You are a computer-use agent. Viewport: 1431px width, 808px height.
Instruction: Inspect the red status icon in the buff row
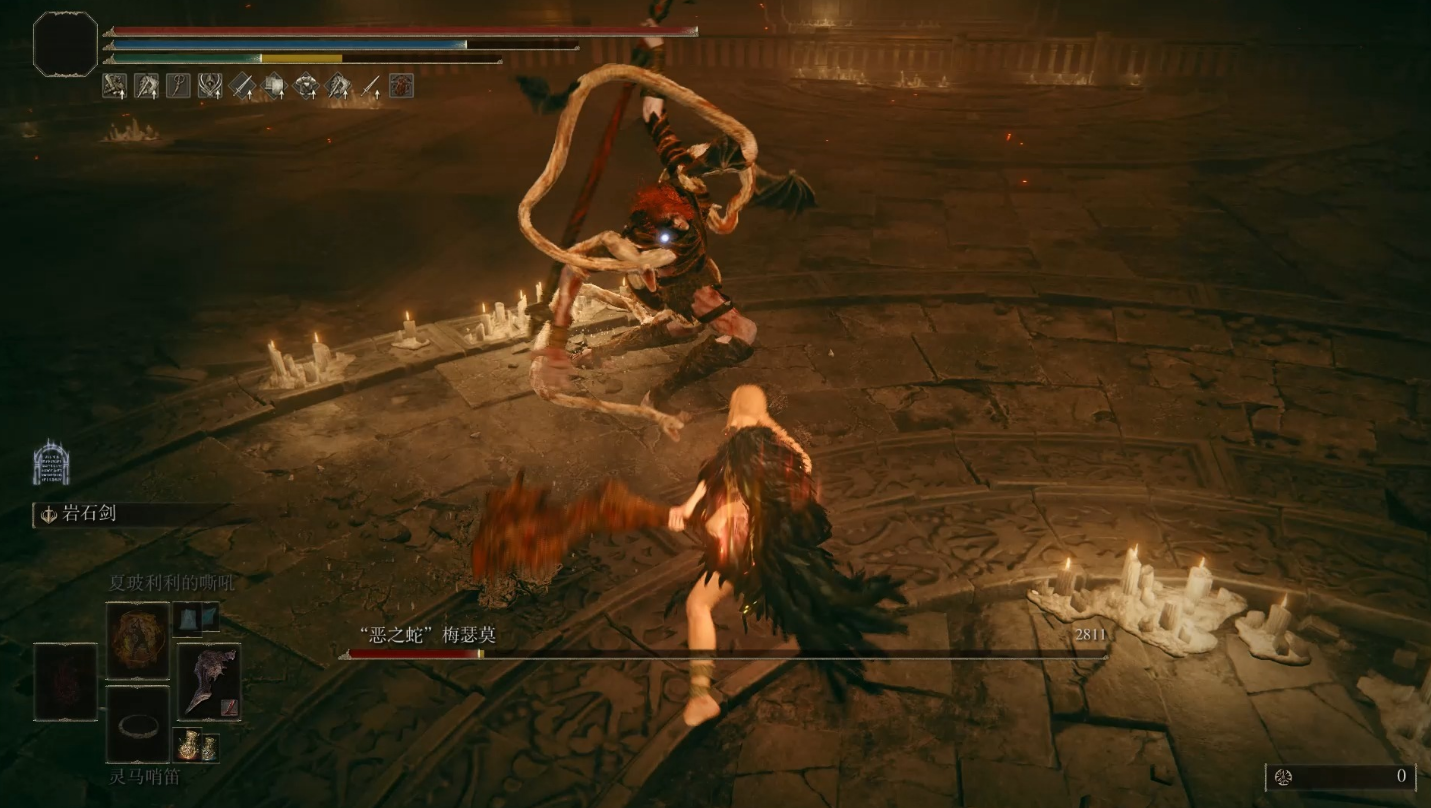(x=401, y=86)
